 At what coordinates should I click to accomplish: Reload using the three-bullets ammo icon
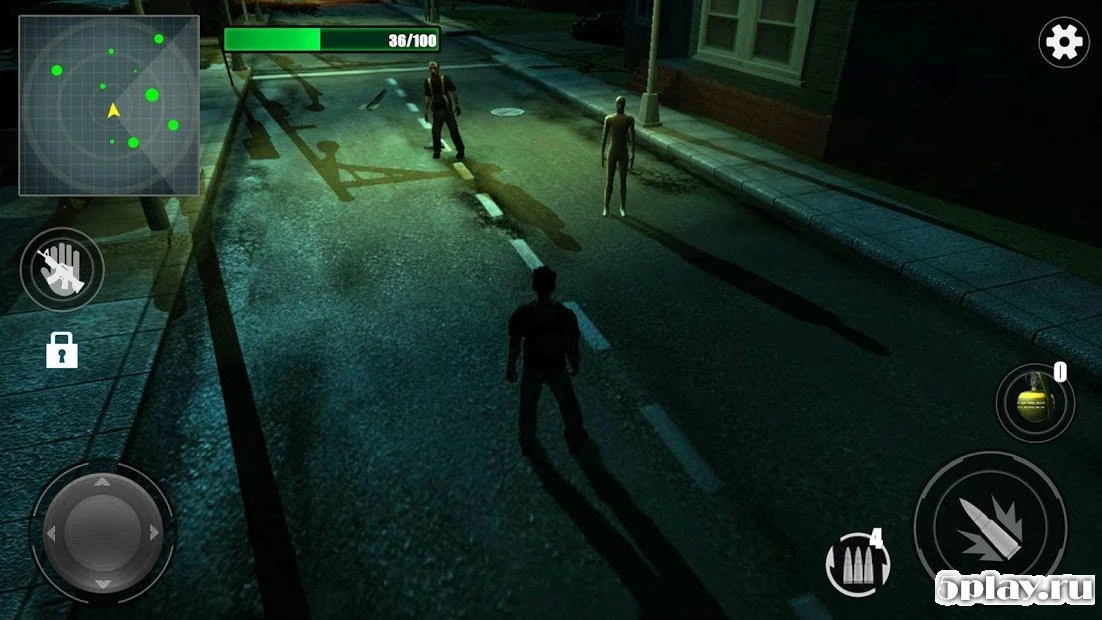pos(854,566)
